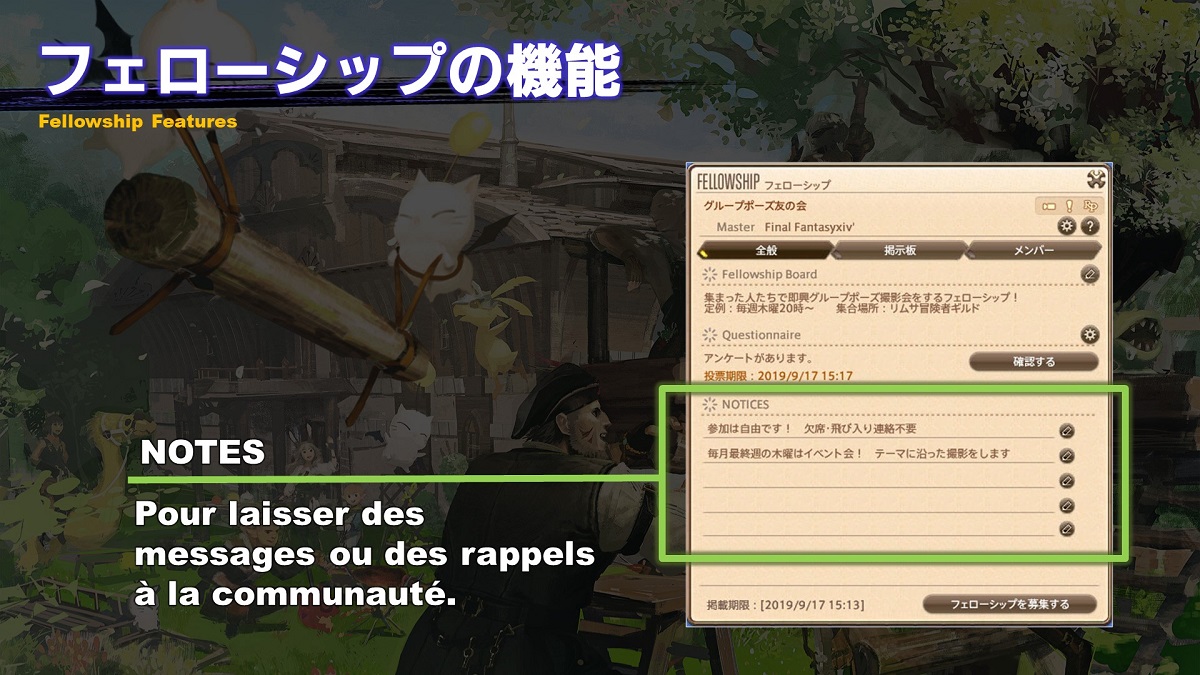Open the fellowship help question mark

(1090, 226)
